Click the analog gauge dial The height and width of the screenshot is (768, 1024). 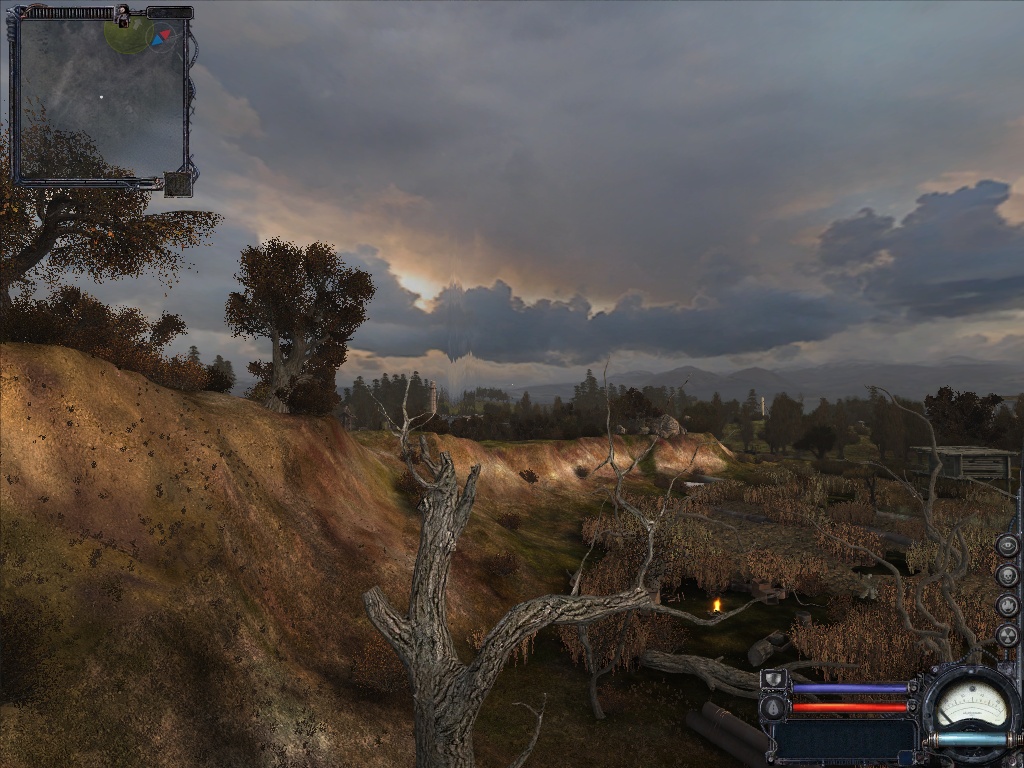[x=970, y=704]
